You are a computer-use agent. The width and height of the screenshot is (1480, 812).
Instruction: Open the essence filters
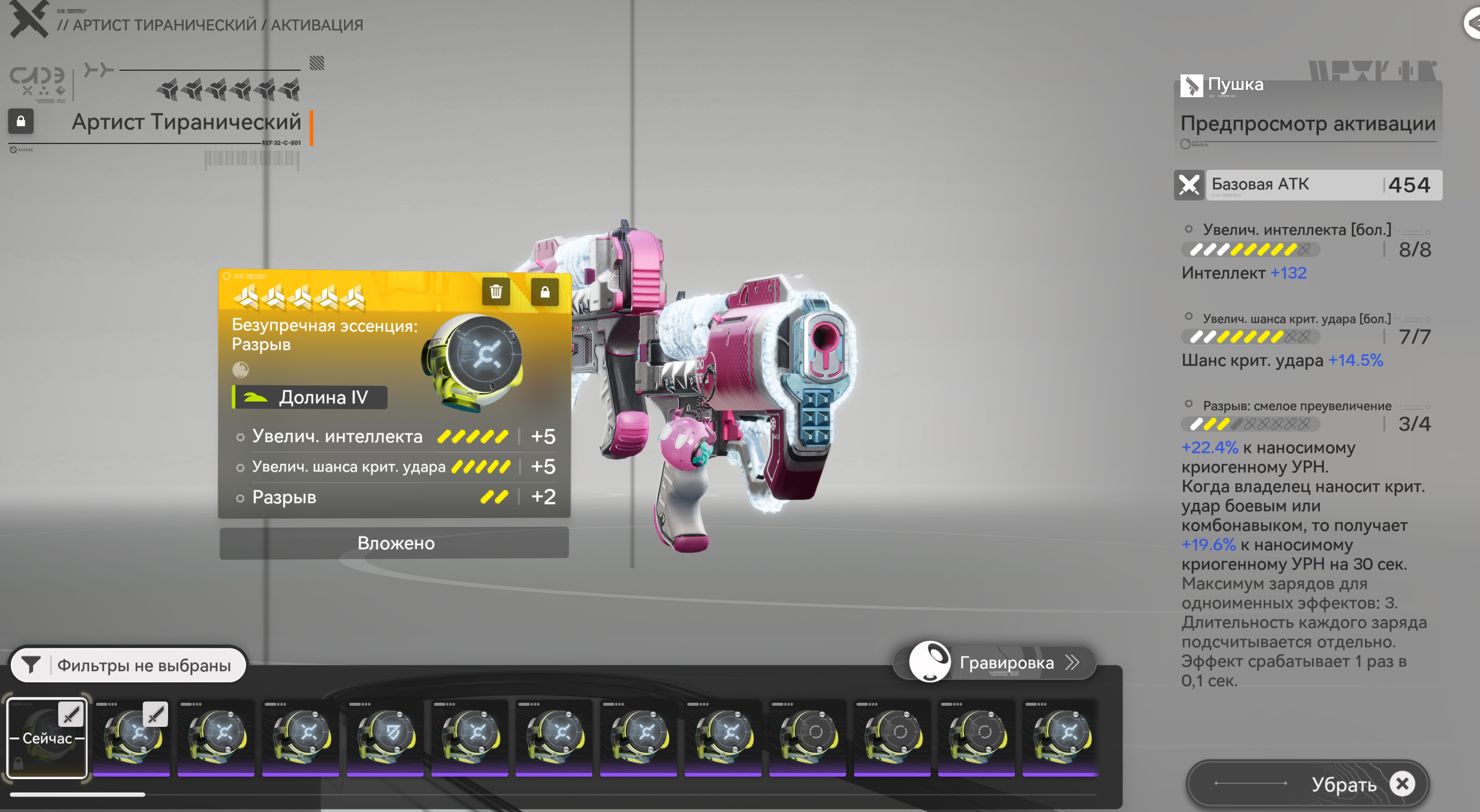pyautogui.click(x=129, y=665)
